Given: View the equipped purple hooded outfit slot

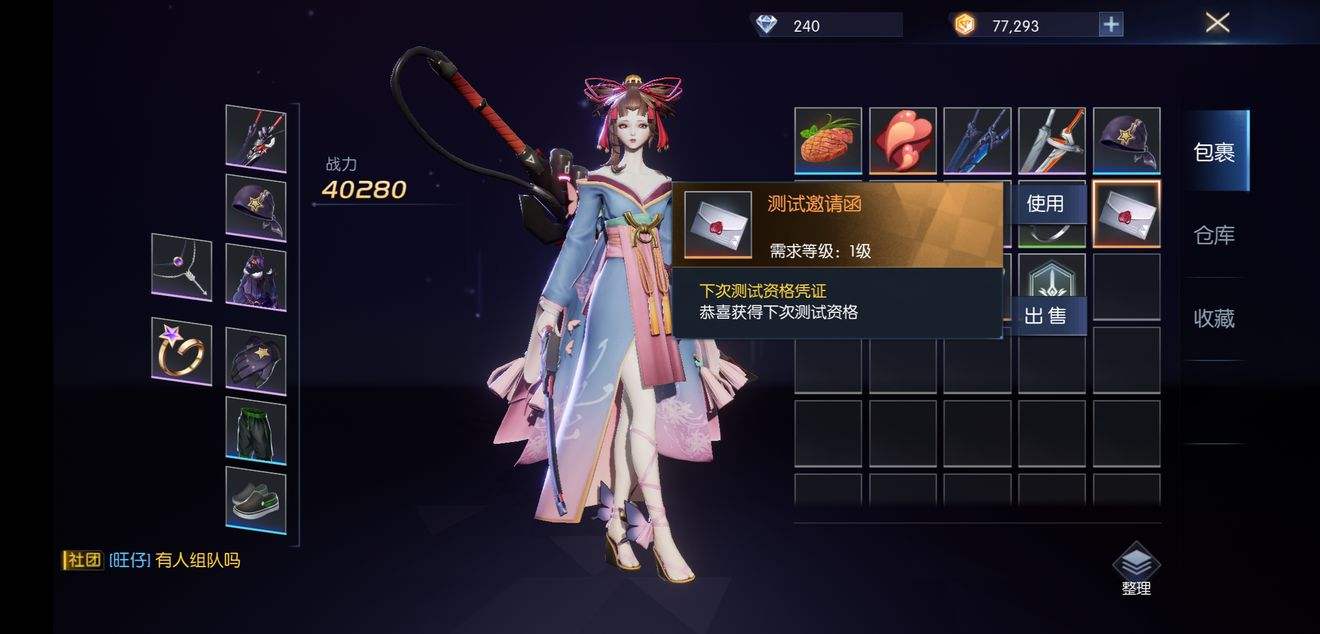Looking at the screenshot, I should click(255, 277).
